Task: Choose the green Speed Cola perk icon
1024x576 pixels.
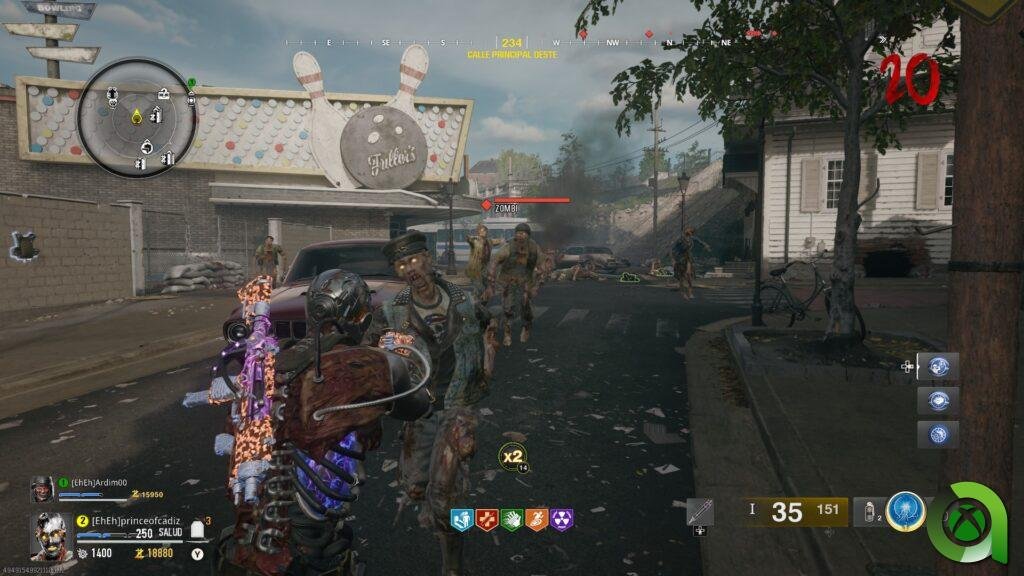Action: pyautogui.click(x=512, y=519)
